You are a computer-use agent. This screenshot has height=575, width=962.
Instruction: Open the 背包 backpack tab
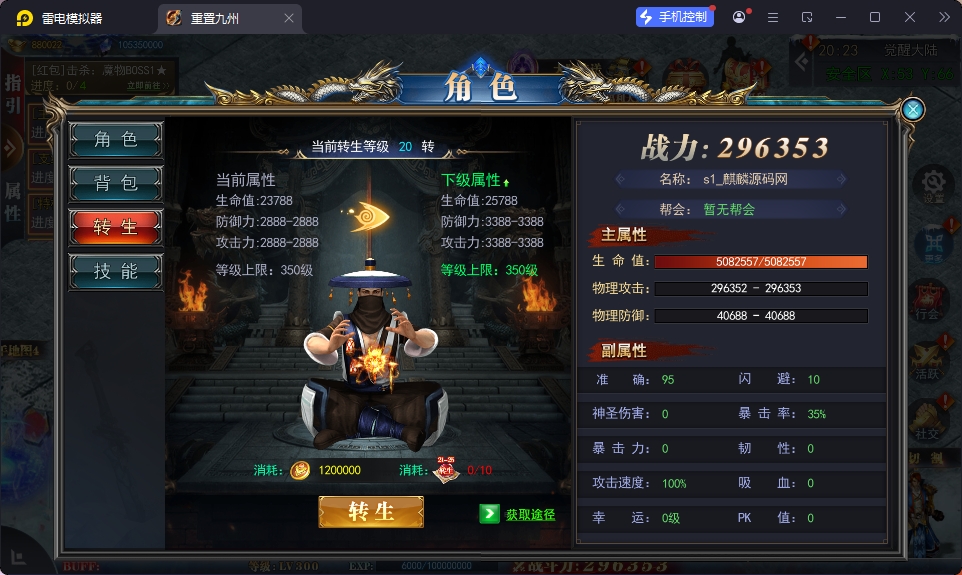coord(116,183)
